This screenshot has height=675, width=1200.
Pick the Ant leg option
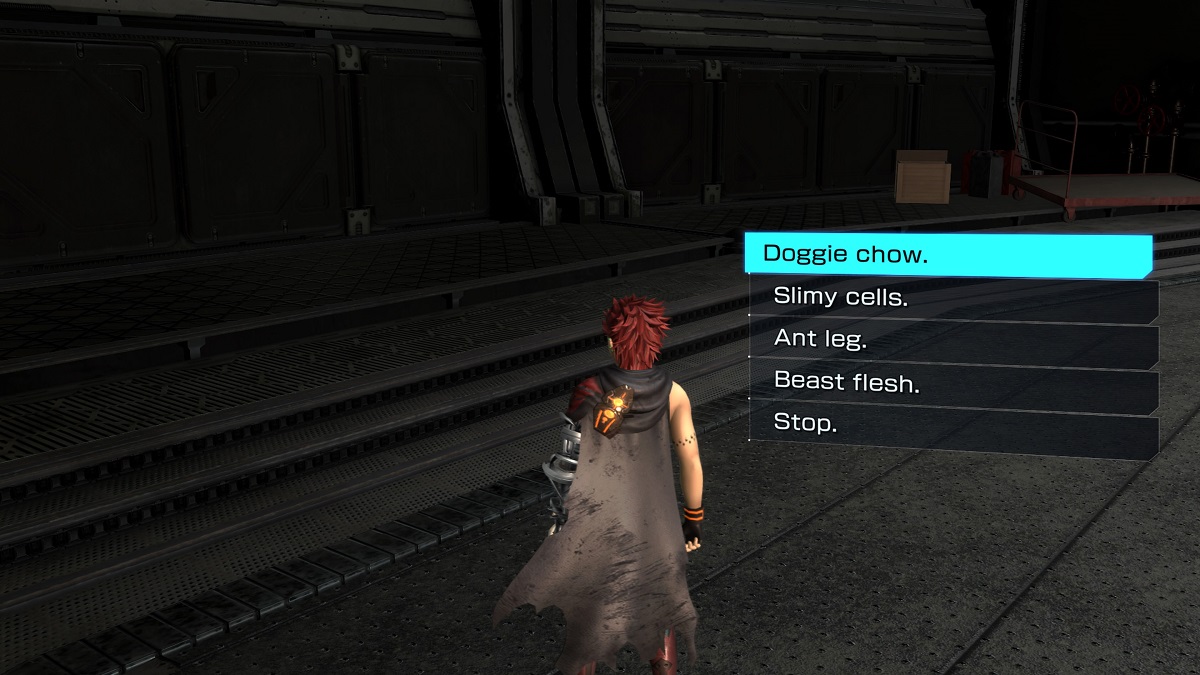pos(953,341)
